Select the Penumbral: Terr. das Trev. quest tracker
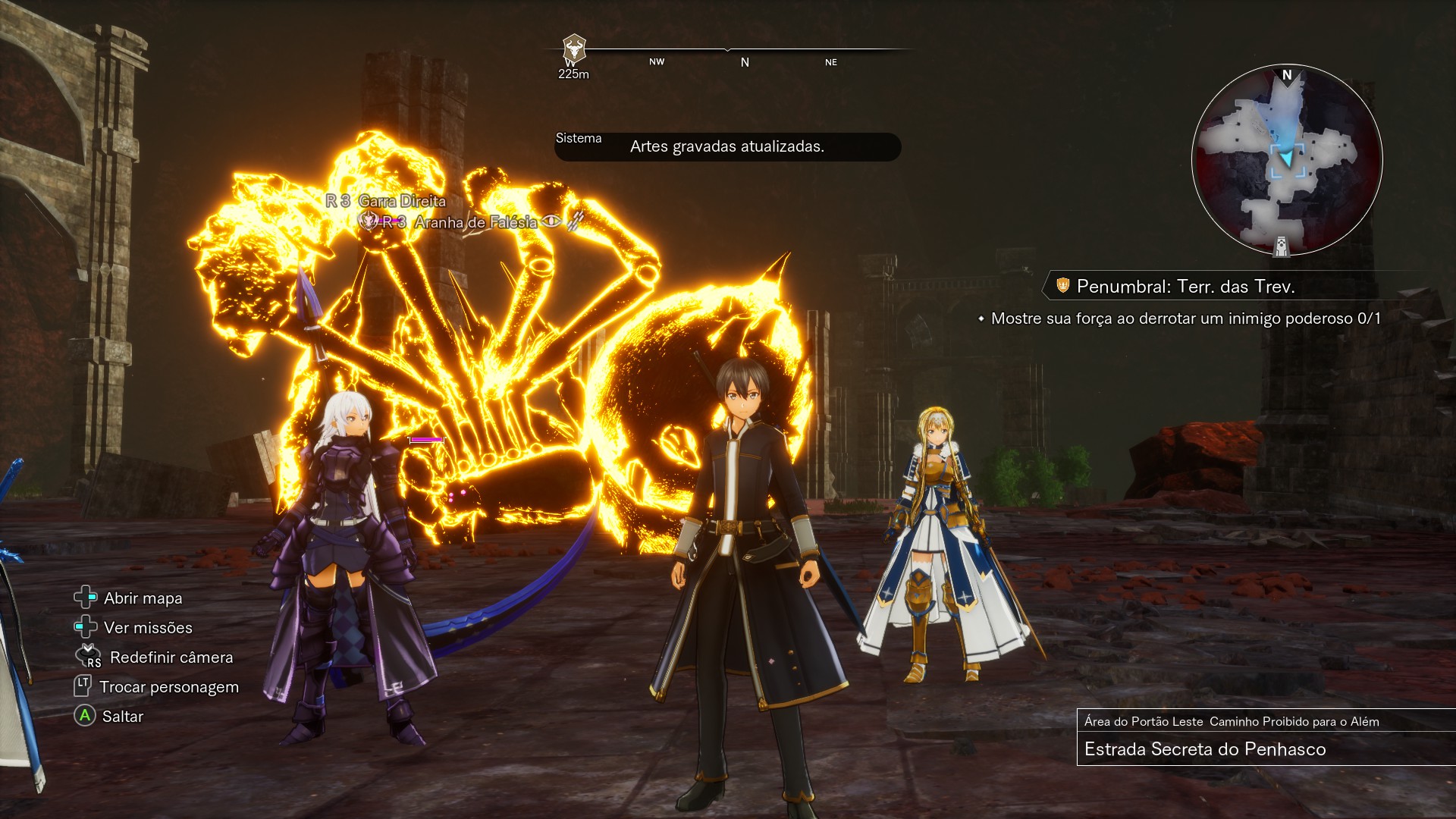The height and width of the screenshot is (819, 1456). 1185,287
